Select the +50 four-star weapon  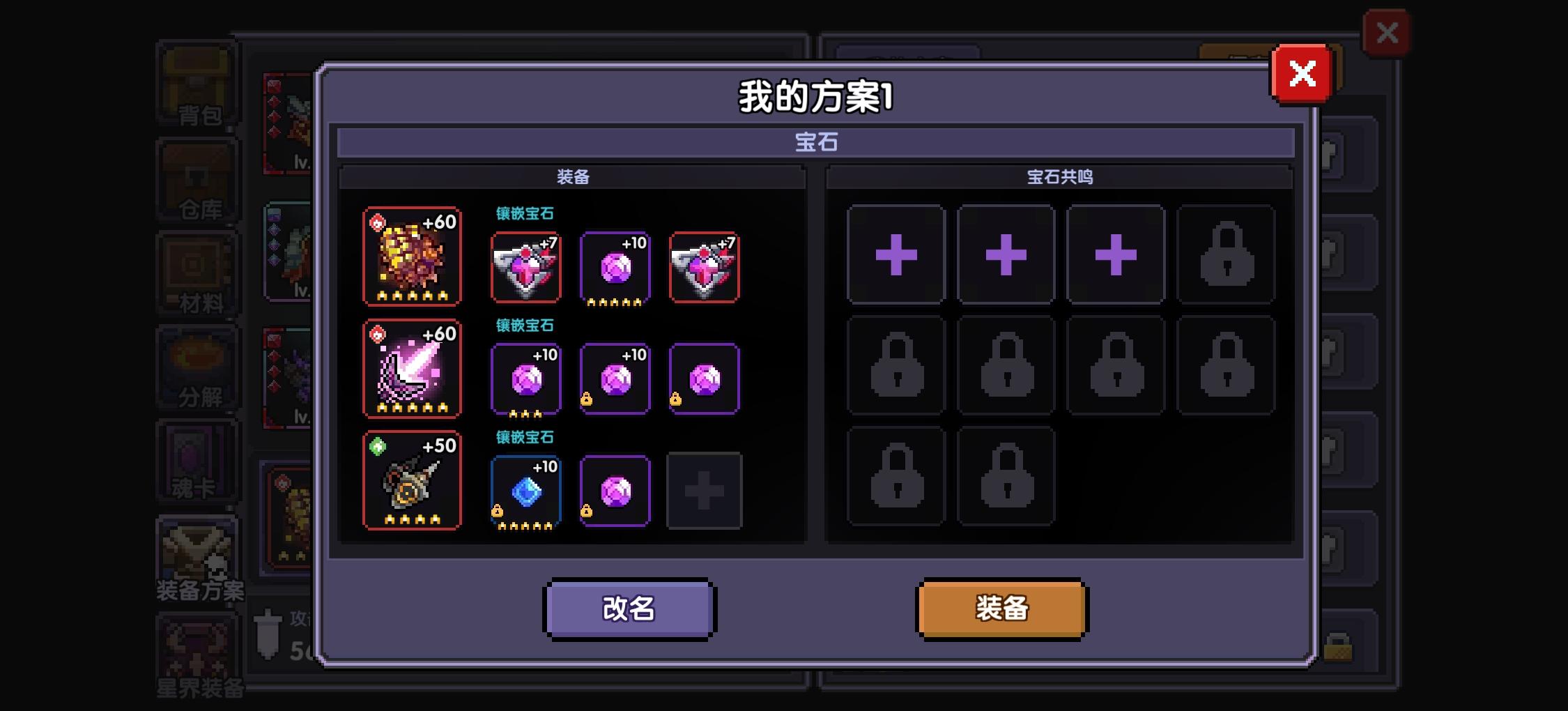(x=412, y=487)
